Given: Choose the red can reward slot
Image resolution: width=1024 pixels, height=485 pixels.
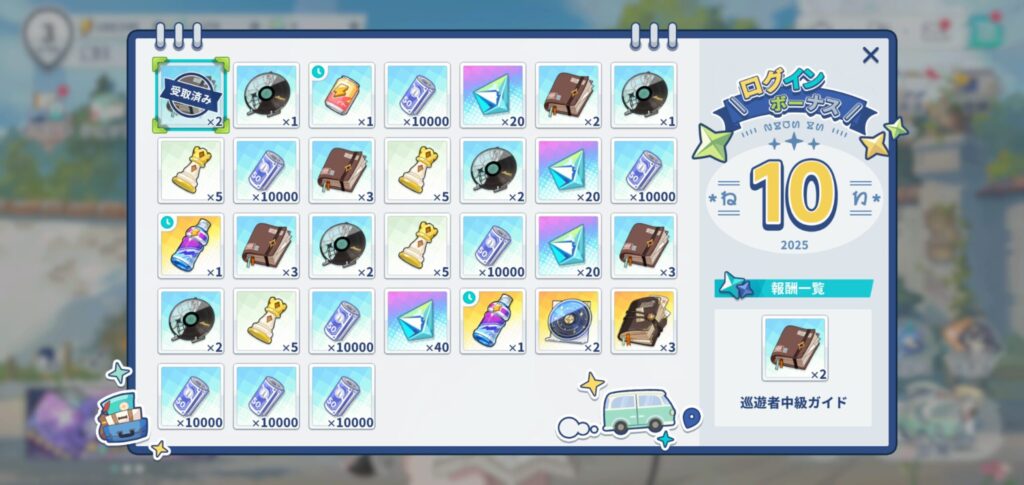Looking at the screenshot, I should click(x=342, y=95).
